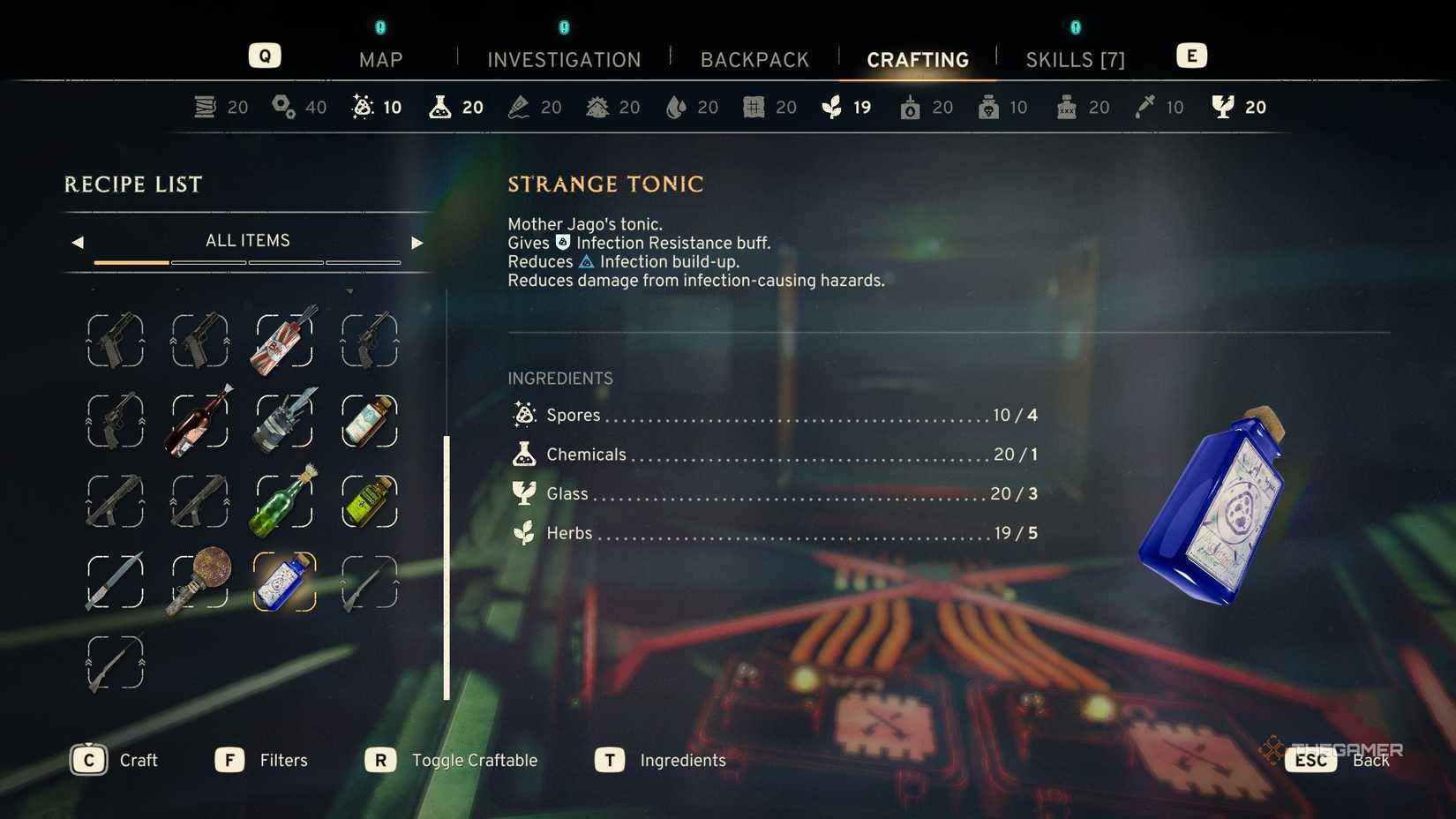Select the Spores resource icon
The image size is (1456, 819).
[x=360, y=106]
